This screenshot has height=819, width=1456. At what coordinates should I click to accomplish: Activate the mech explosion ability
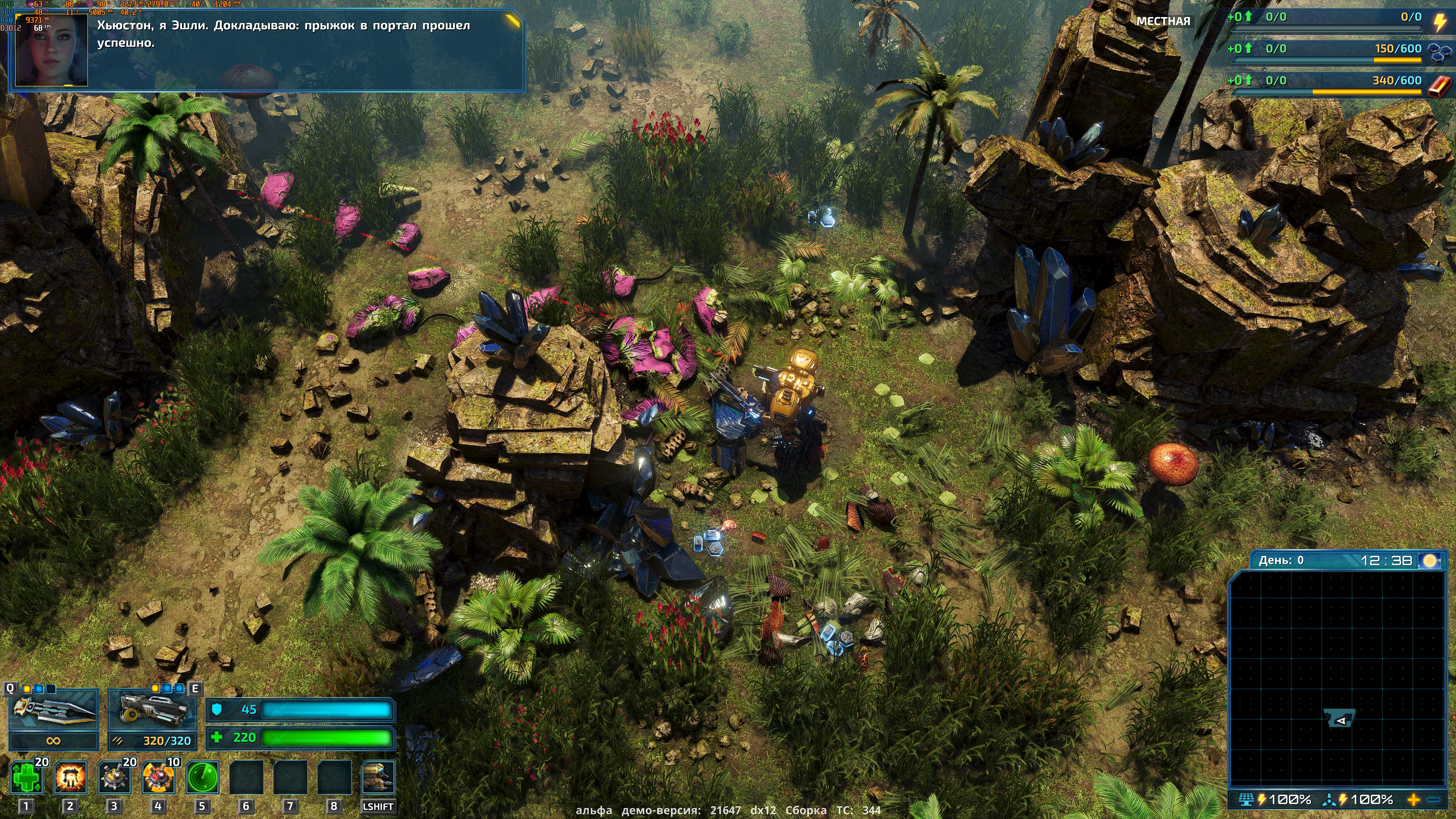pos(71,777)
